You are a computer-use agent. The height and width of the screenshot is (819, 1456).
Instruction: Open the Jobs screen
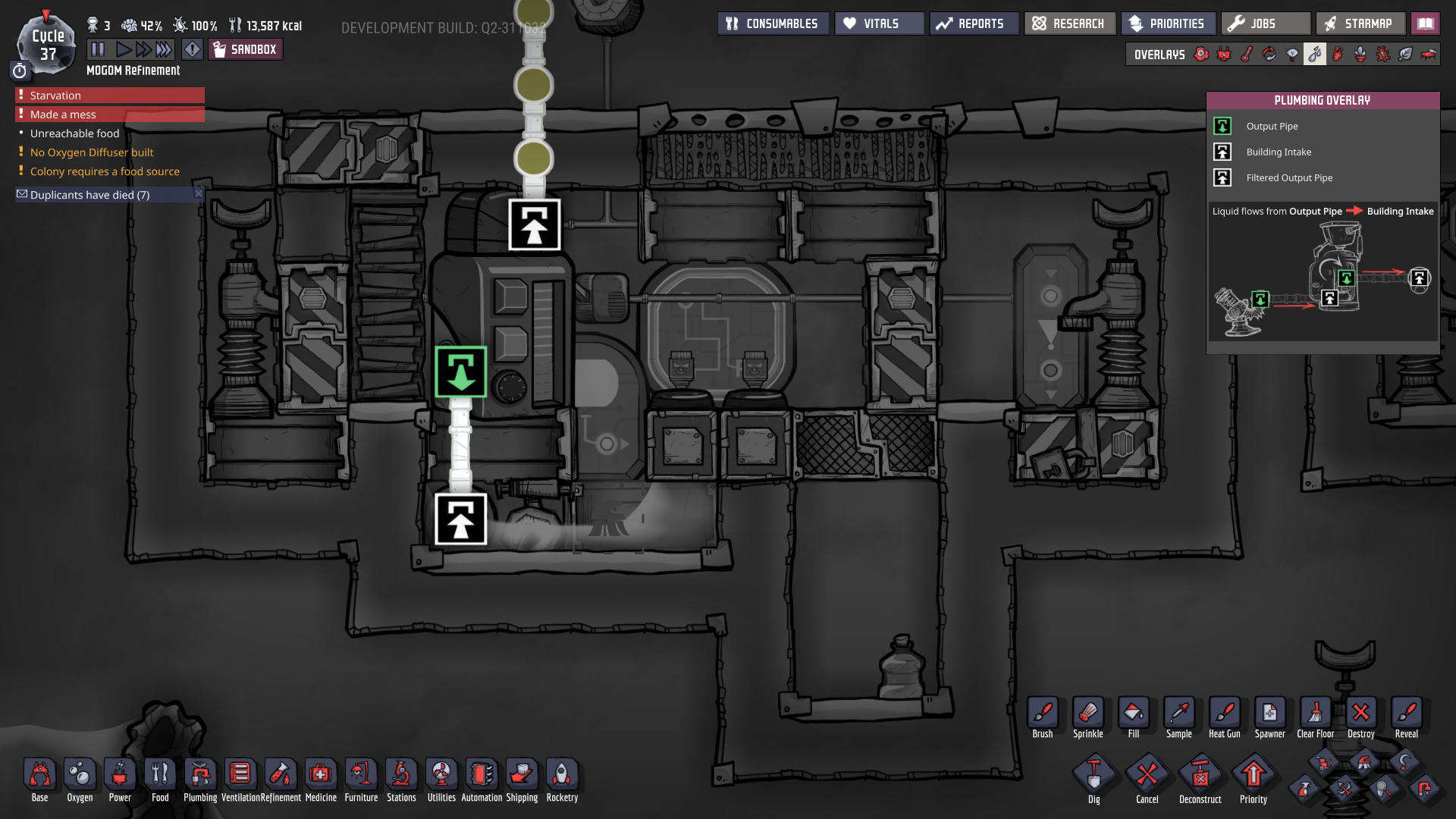tap(1265, 23)
